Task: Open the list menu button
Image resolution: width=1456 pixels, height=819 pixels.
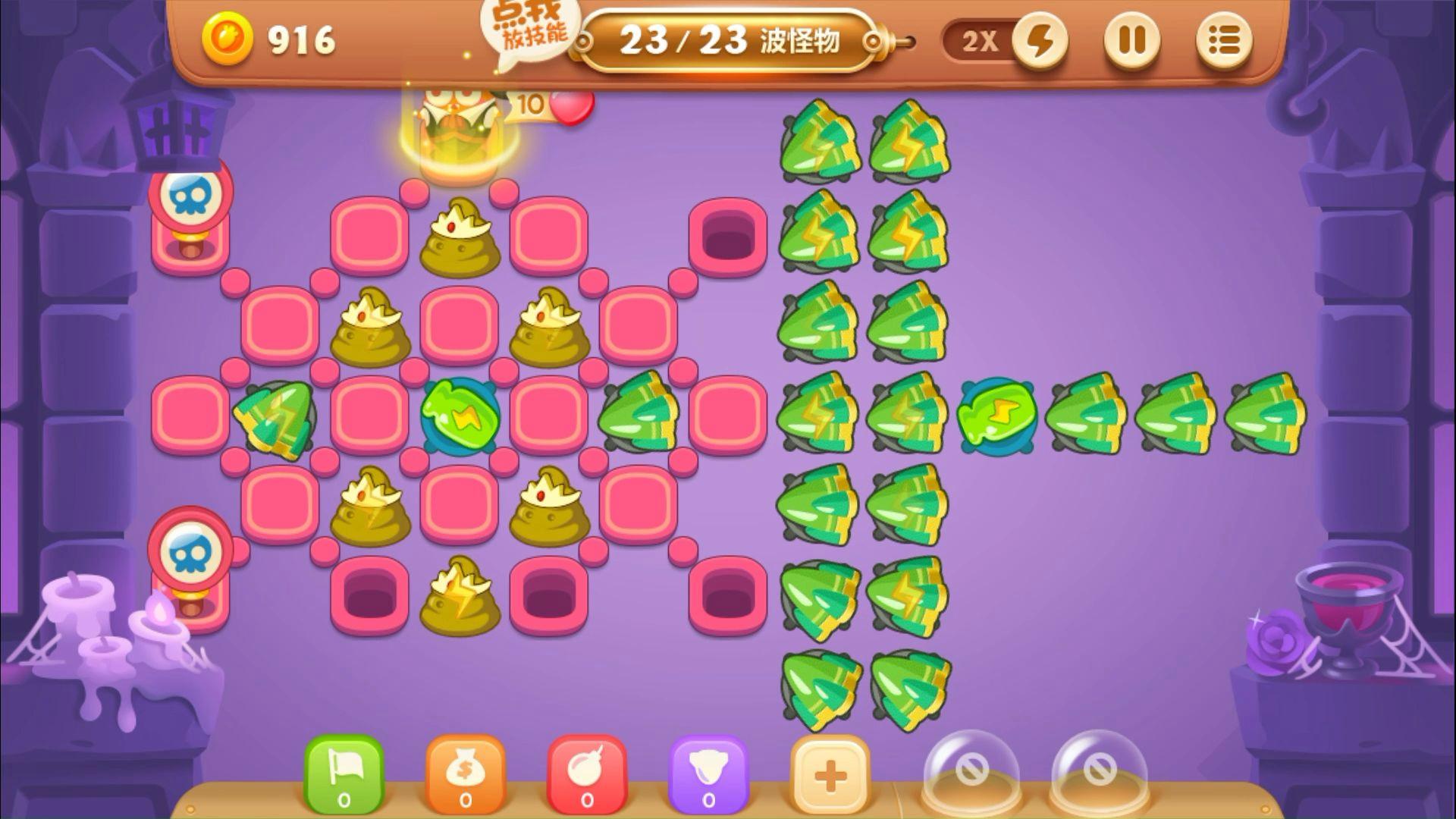Action: coord(1223,41)
